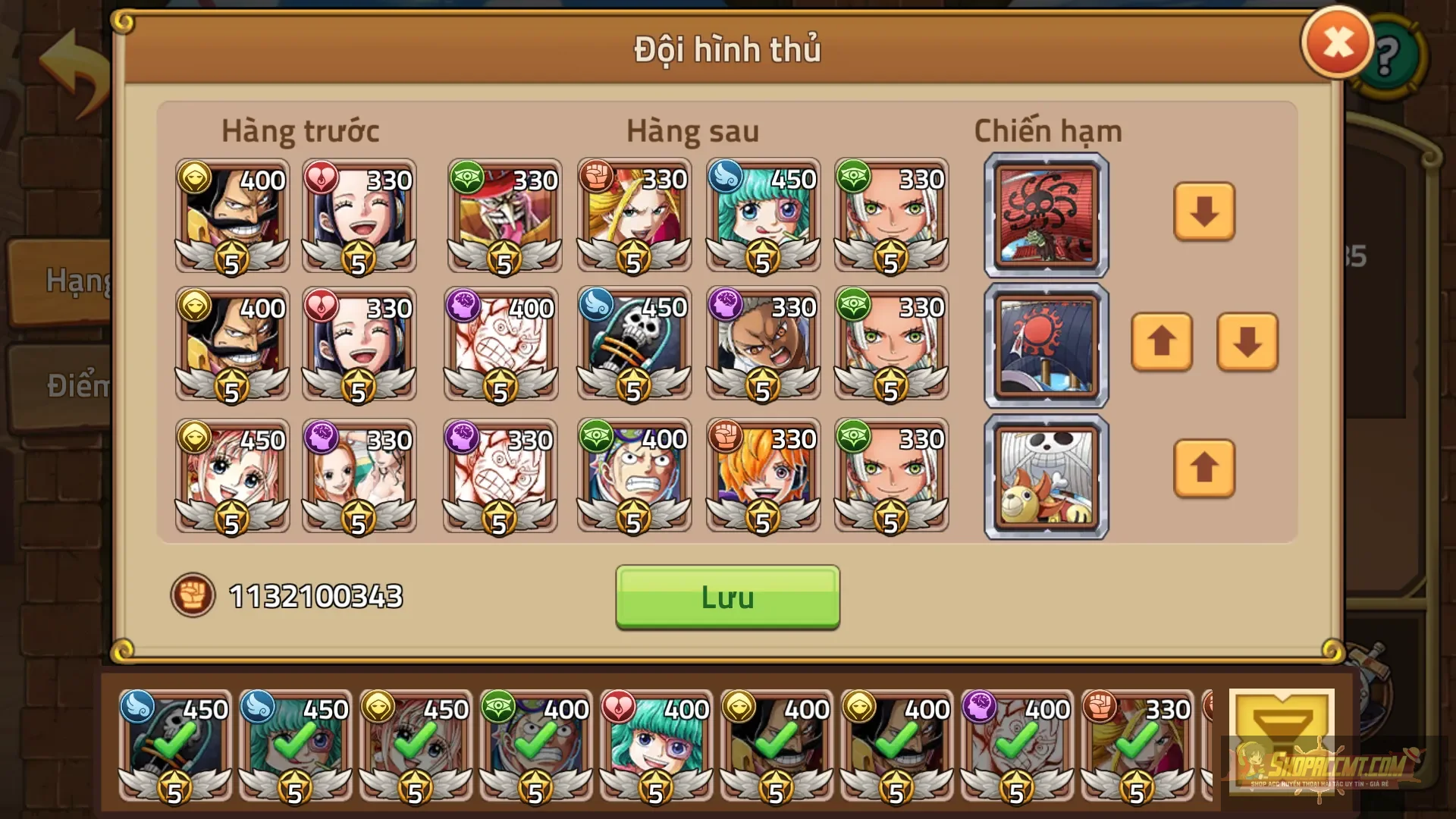
Task: Click the fist power icon next to 1132100343
Action: [193, 597]
